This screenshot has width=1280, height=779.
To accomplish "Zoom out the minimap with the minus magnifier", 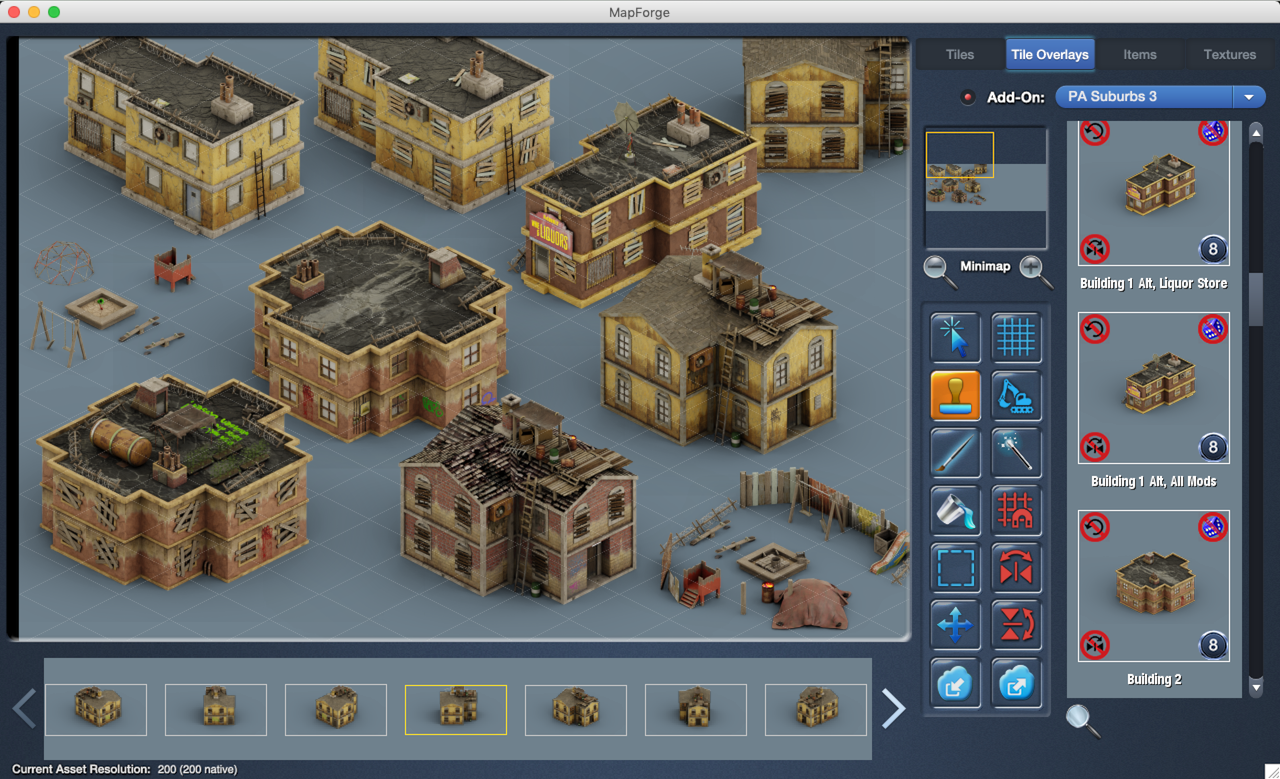I will pyautogui.click(x=937, y=268).
